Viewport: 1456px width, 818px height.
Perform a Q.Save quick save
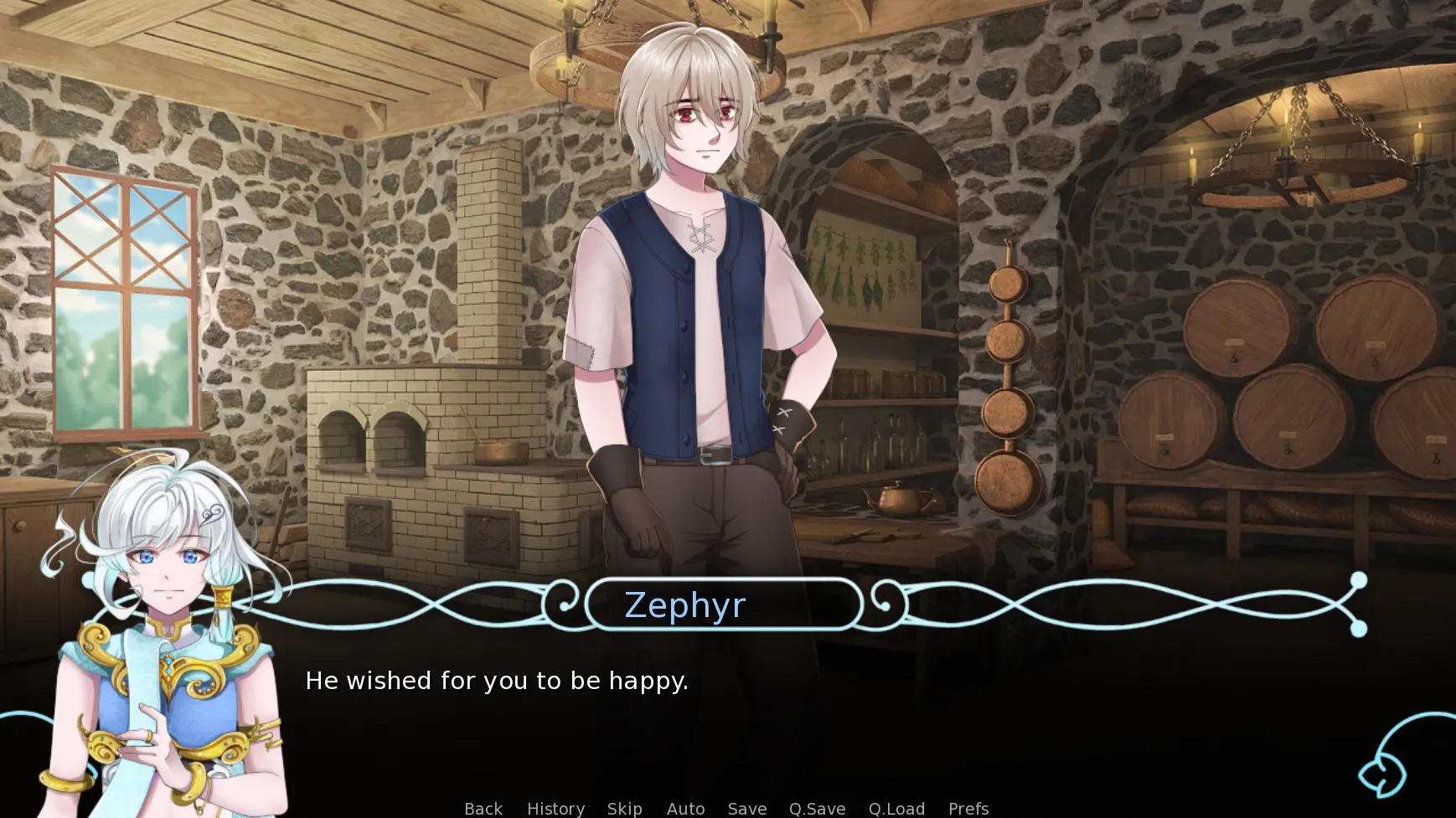coord(817,808)
